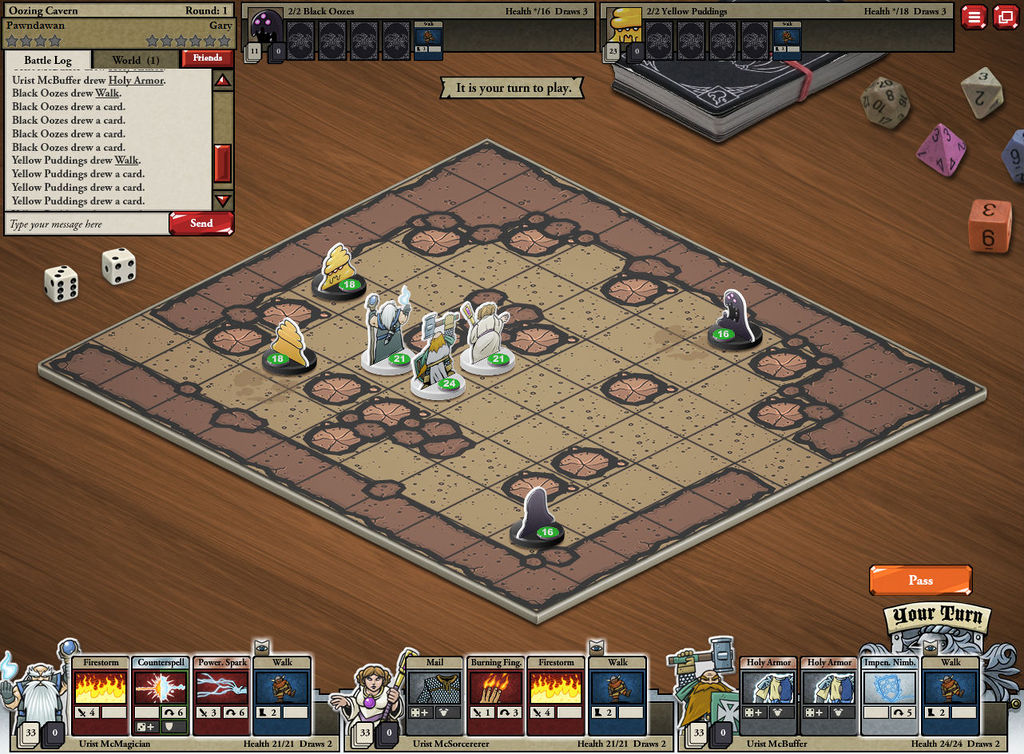
Task: Select Urist McSorcerer's Firestorm card
Action: point(556,690)
